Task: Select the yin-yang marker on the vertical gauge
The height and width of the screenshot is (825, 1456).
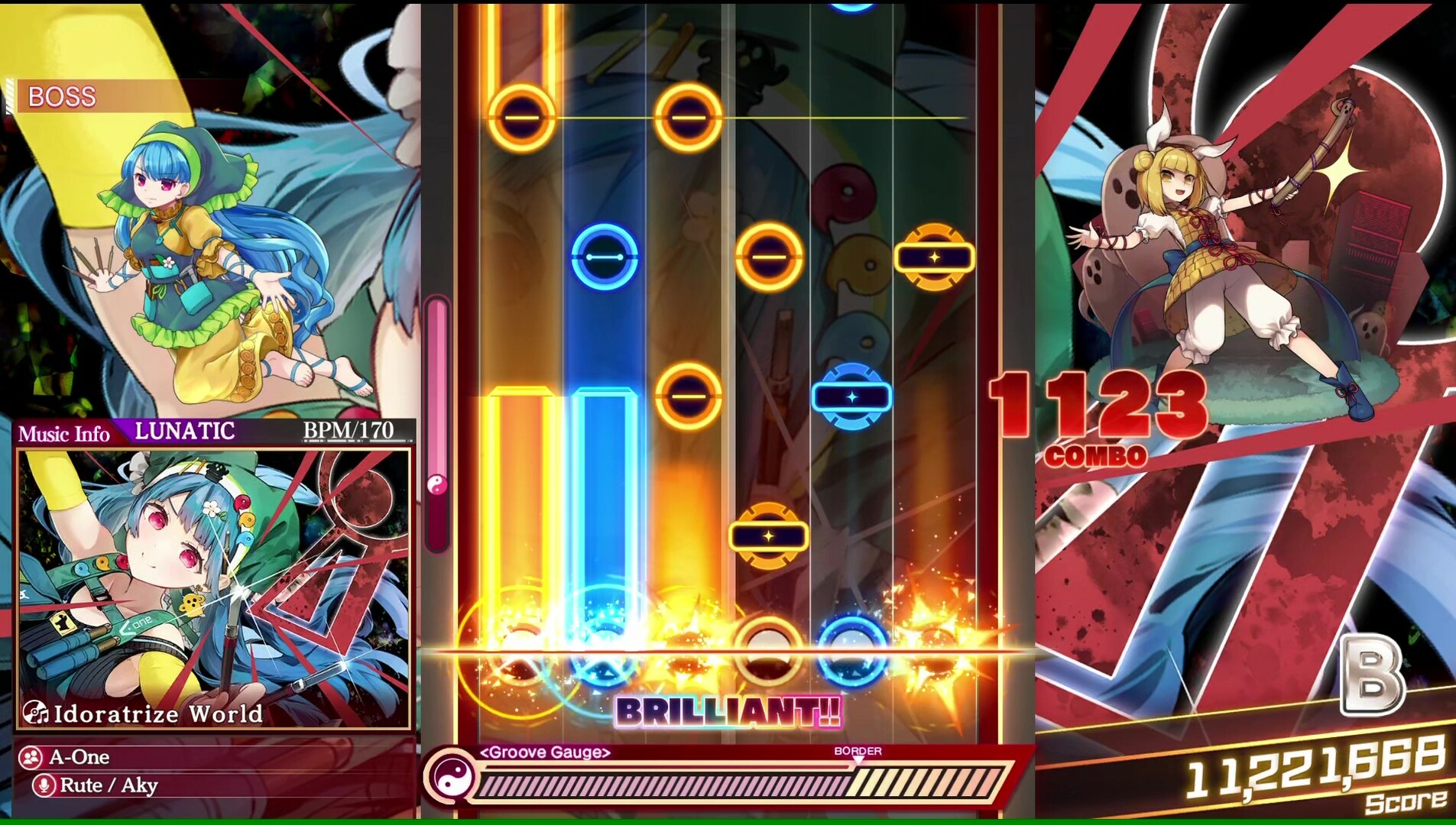Action: click(436, 480)
